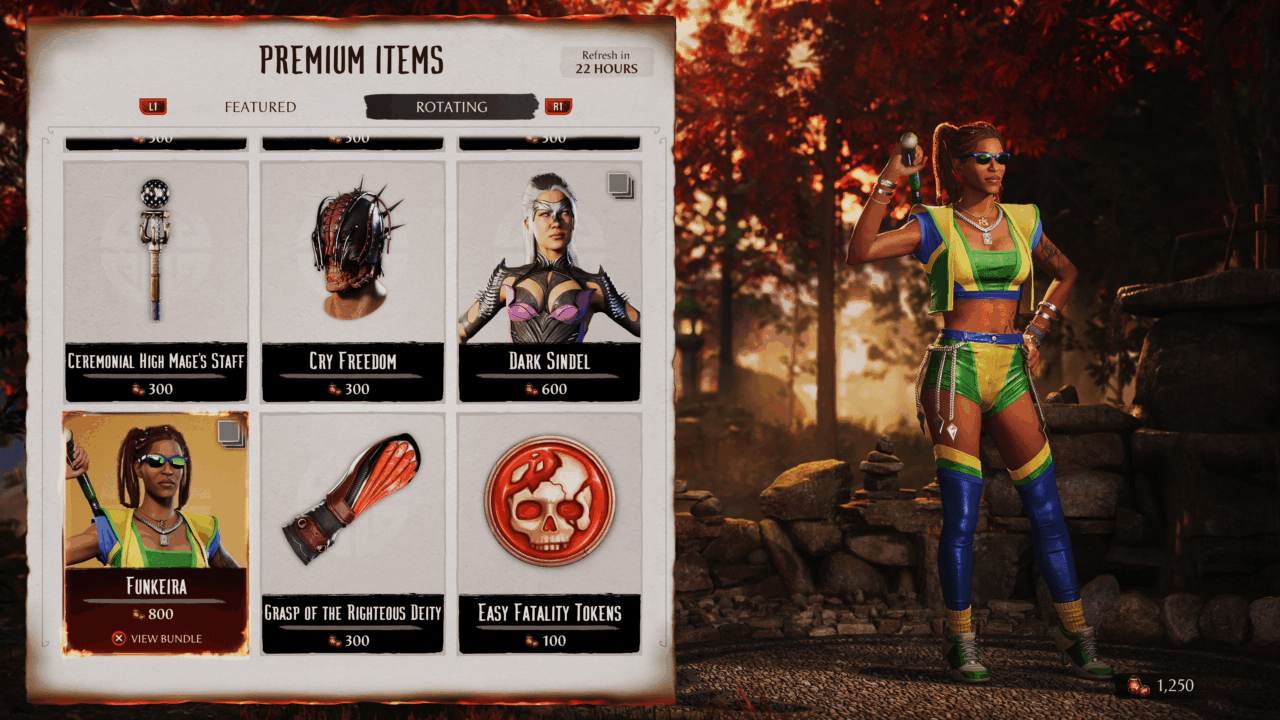The image size is (1280, 720).
Task: Buy the Easy Fatality Tokens tile
Action: tap(549, 533)
